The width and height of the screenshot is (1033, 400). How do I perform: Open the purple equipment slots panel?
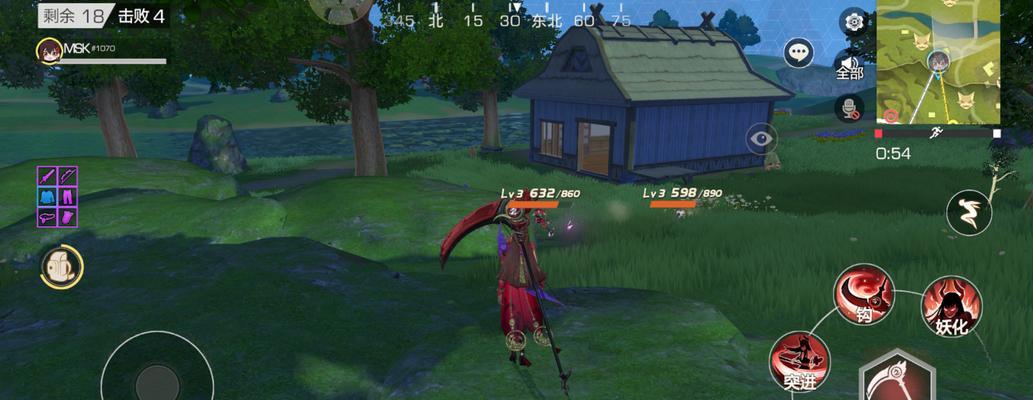click(x=58, y=196)
